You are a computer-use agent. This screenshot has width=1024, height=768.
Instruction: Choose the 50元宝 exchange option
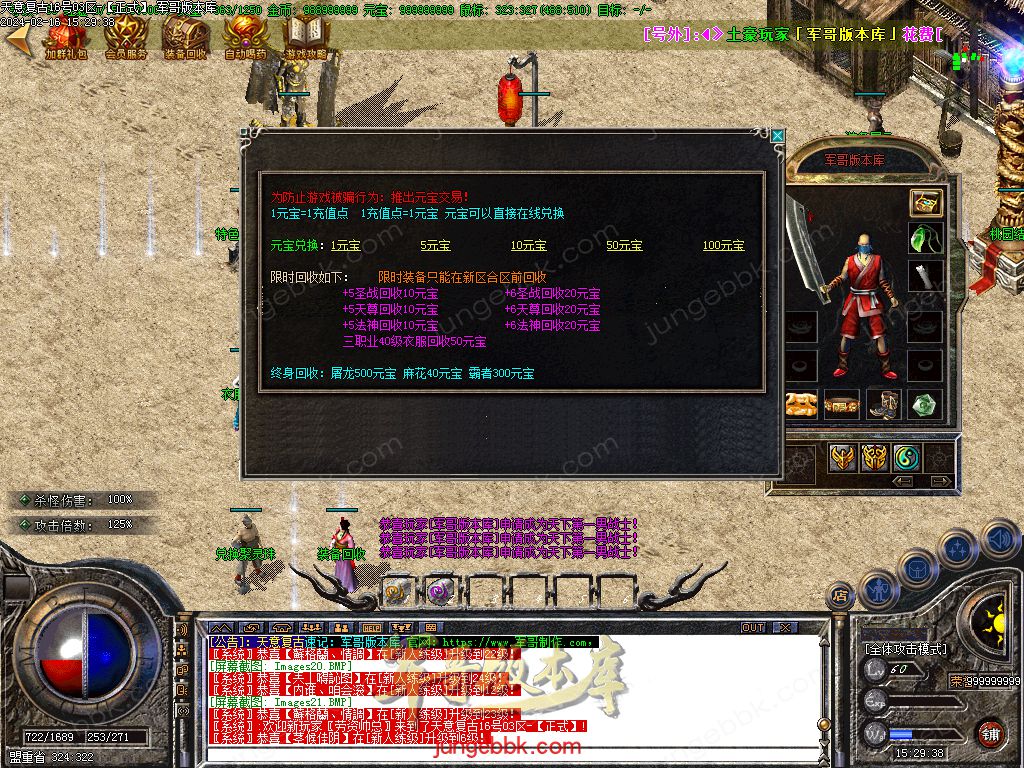click(x=624, y=245)
